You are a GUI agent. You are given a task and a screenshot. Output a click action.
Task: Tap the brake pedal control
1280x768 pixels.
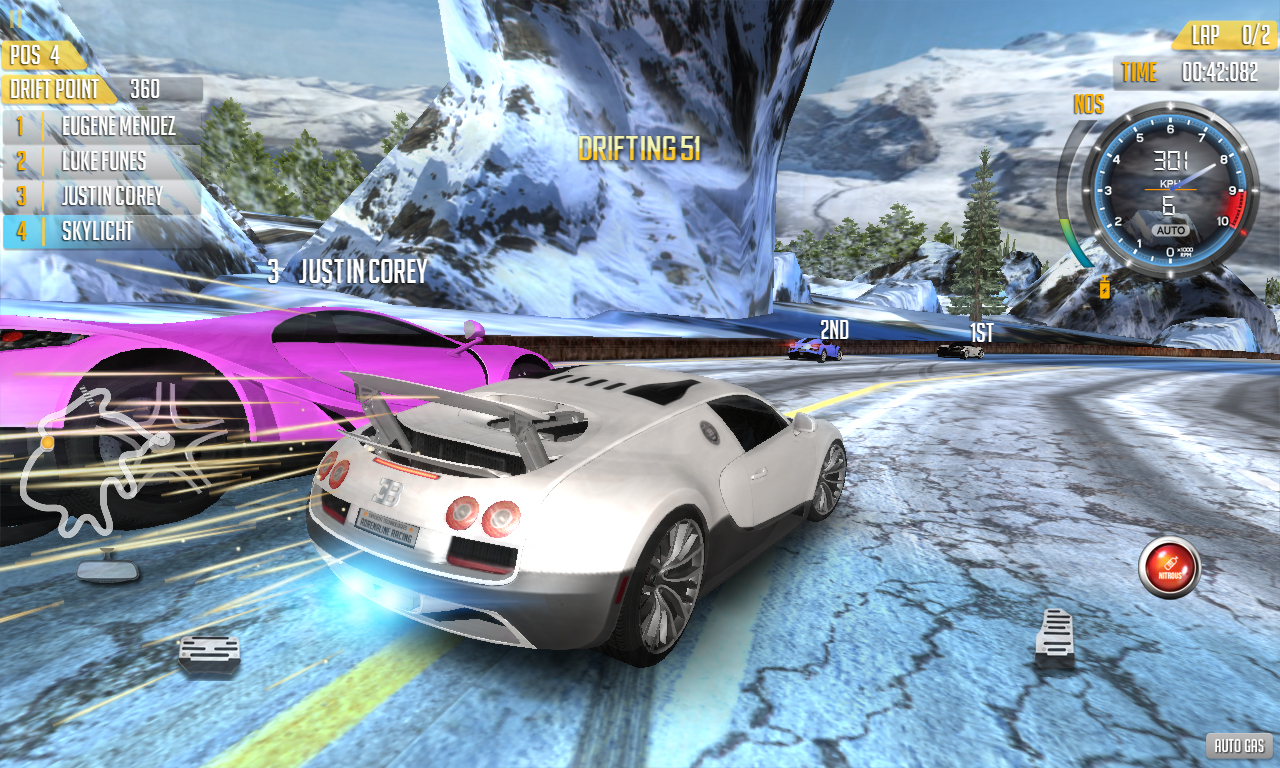point(209,654)
